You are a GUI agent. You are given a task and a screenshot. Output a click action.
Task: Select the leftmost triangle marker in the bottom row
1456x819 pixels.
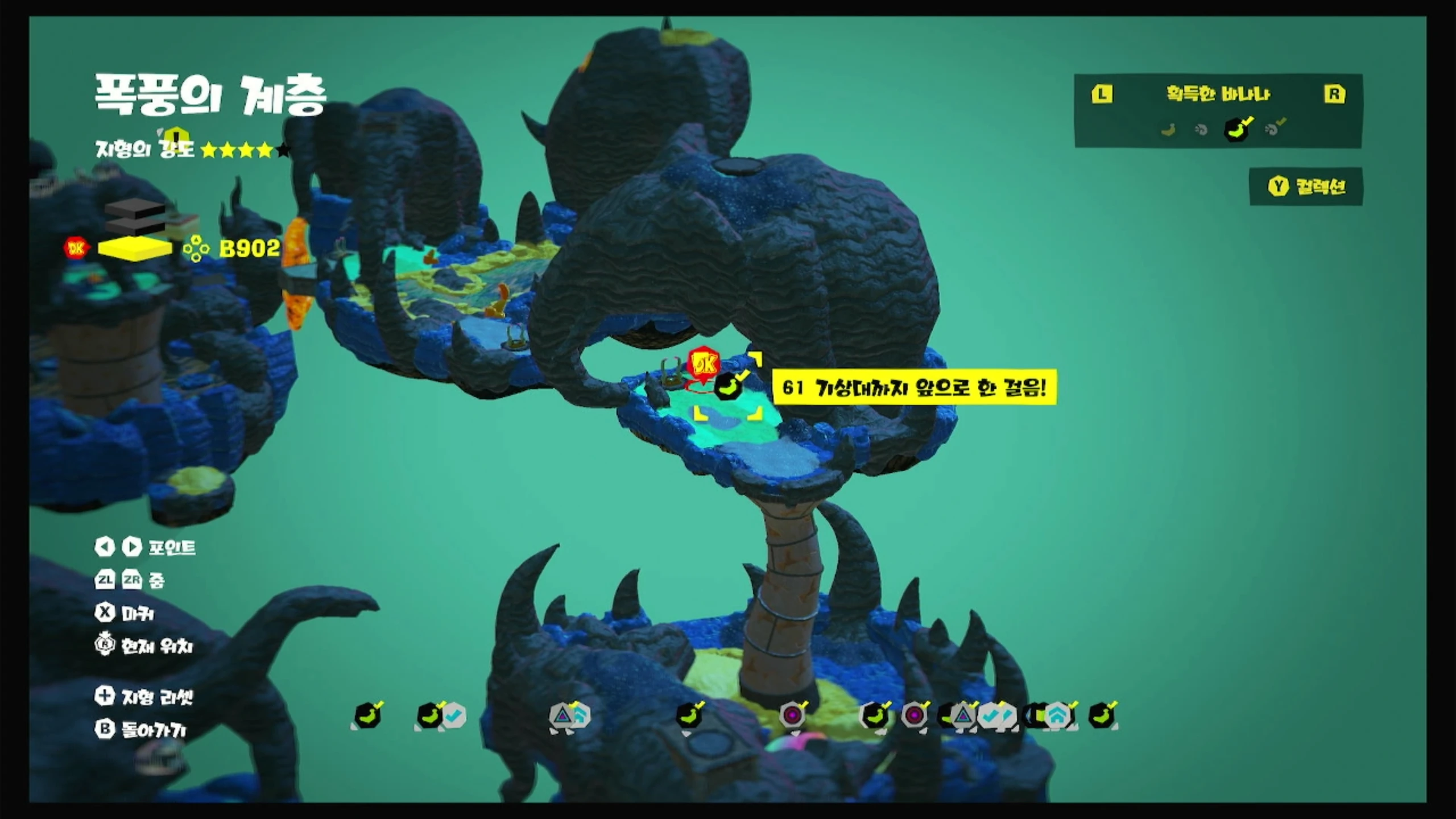[x=562, y=715]
